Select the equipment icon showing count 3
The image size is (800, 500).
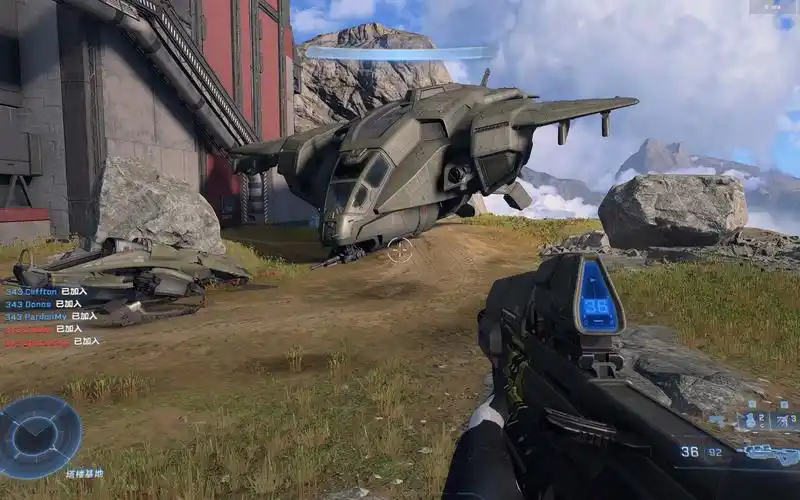(x=781, y=420)
